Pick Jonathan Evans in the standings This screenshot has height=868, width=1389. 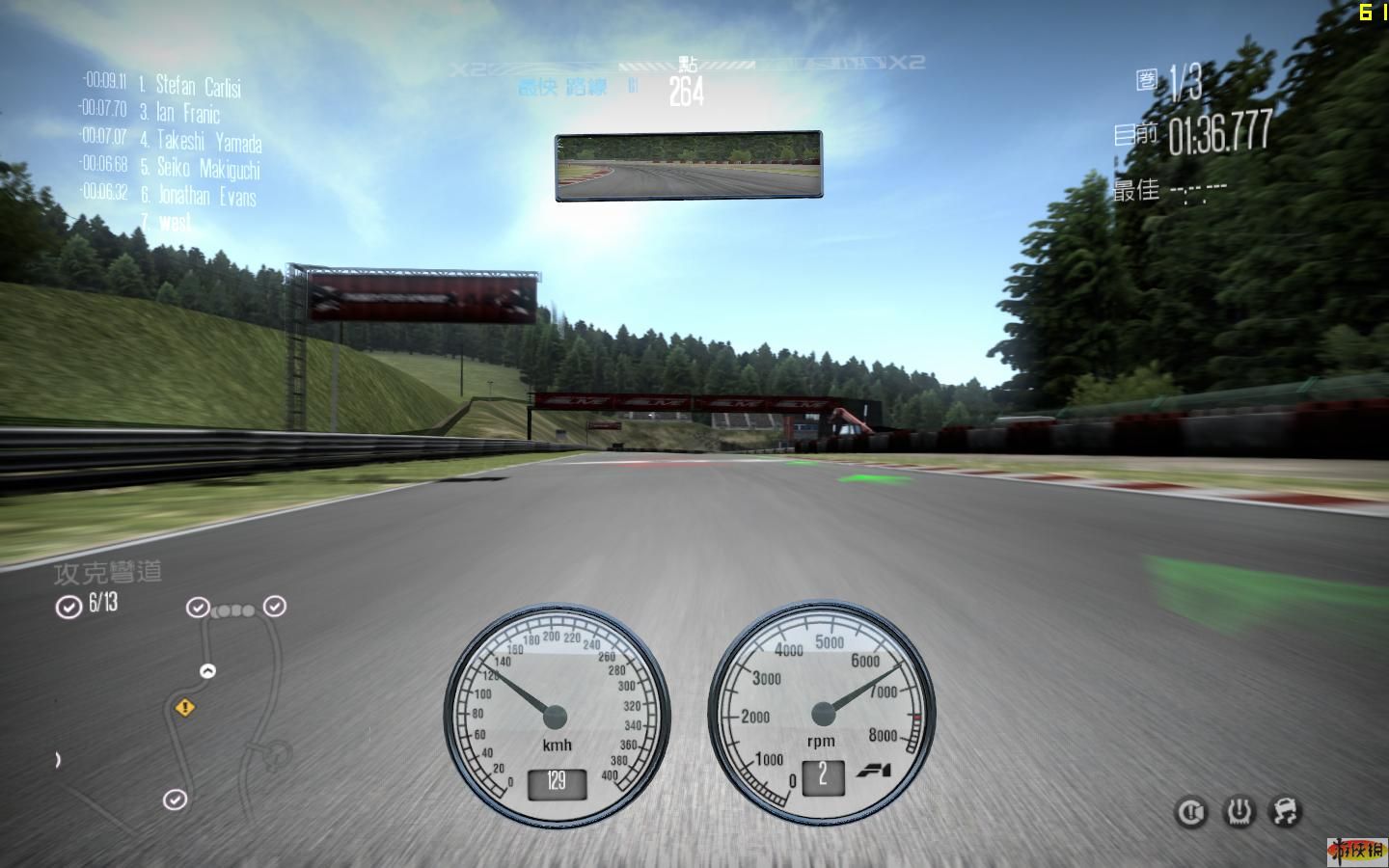[x=206, y=196]
